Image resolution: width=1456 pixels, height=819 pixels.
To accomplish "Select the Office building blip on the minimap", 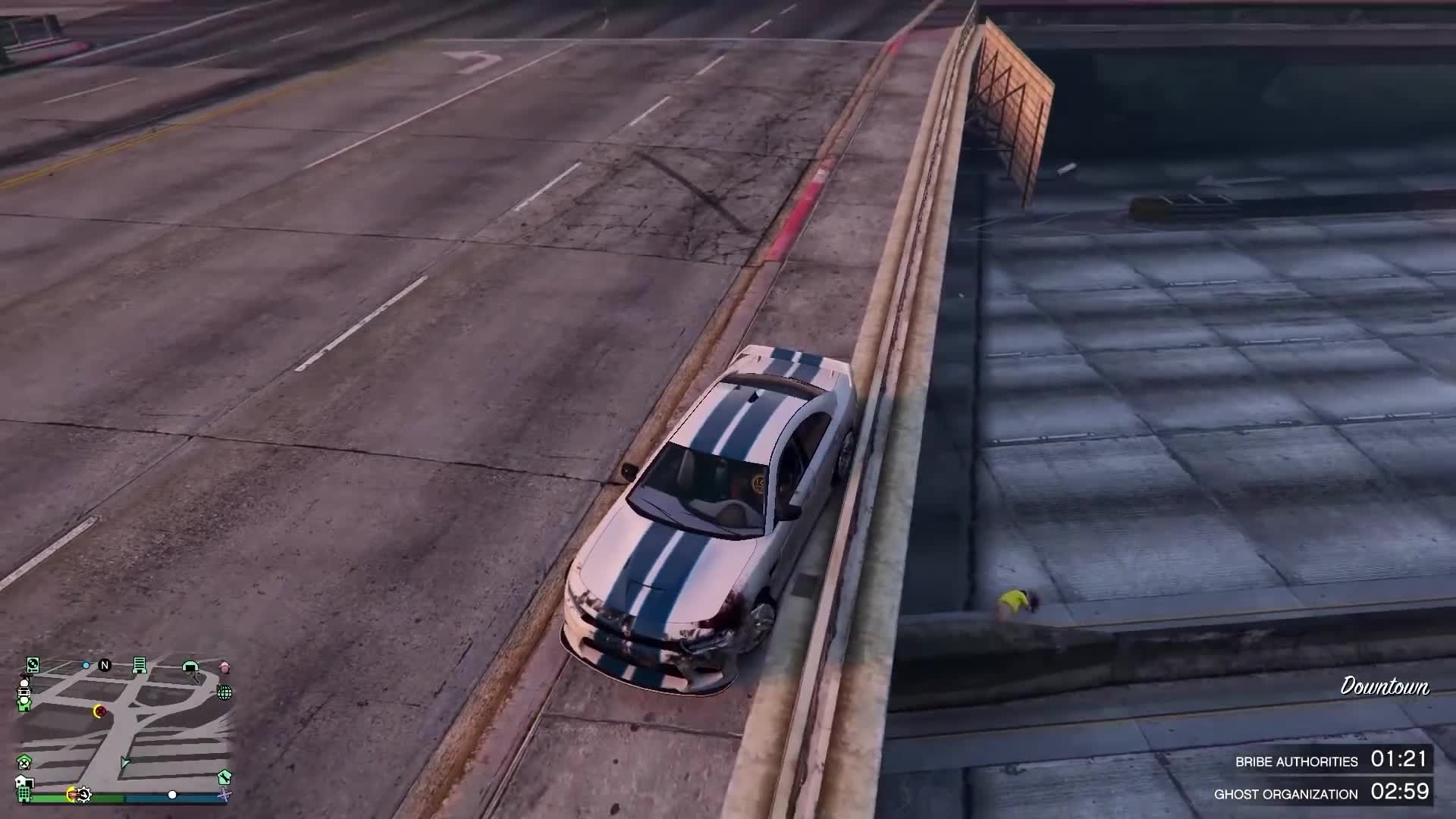I will coord(140,666).
